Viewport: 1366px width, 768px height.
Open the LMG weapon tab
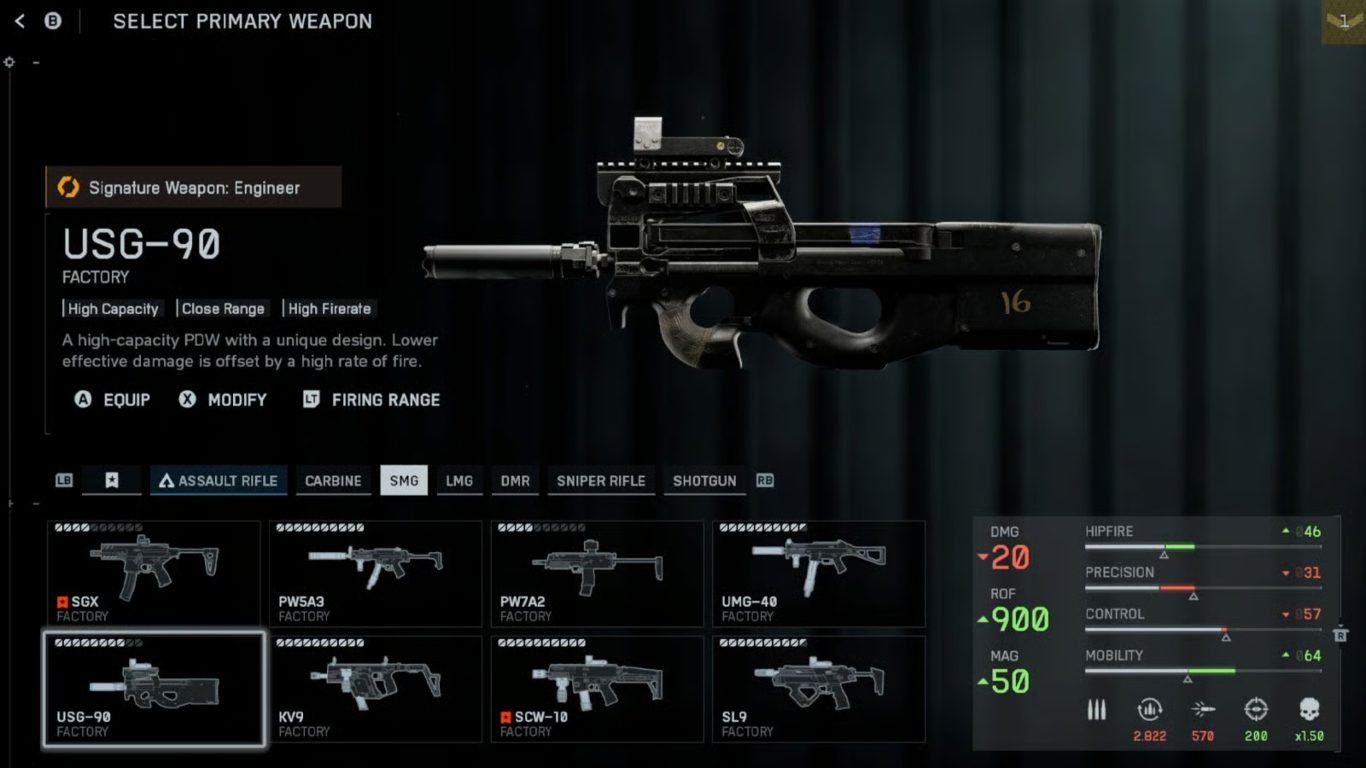(x=459, y=481)
